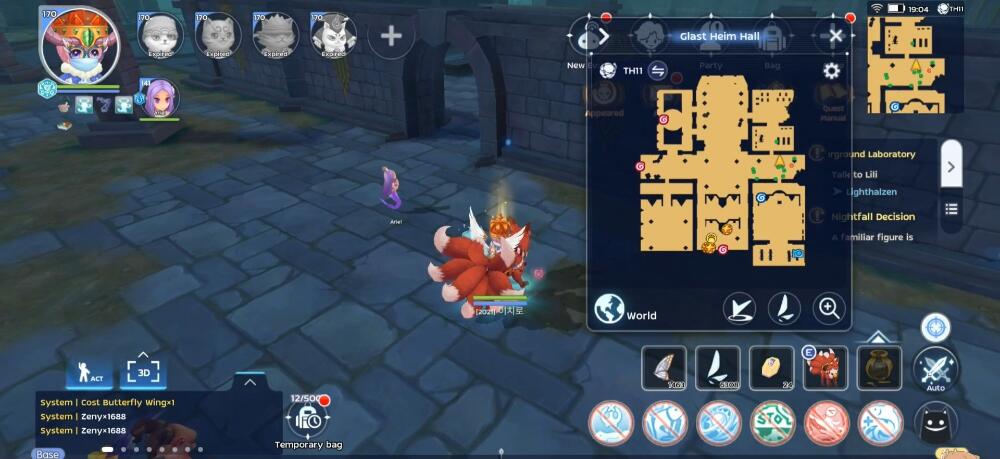
Task: Add a party member with the plus button
Action: point(391,37)
